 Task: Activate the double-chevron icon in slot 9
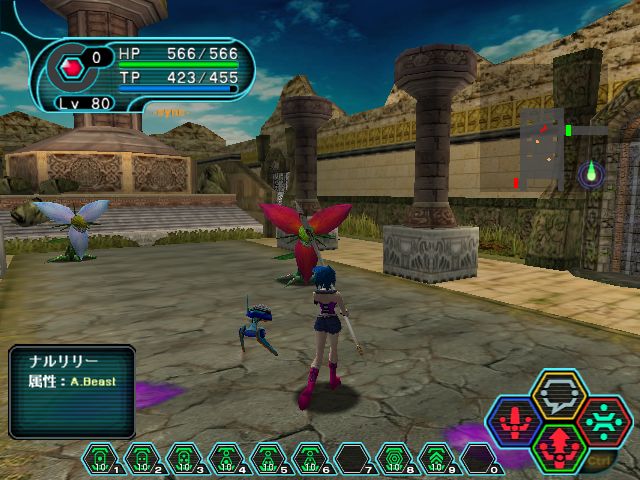pyautogui.click(x=436, y=458)
